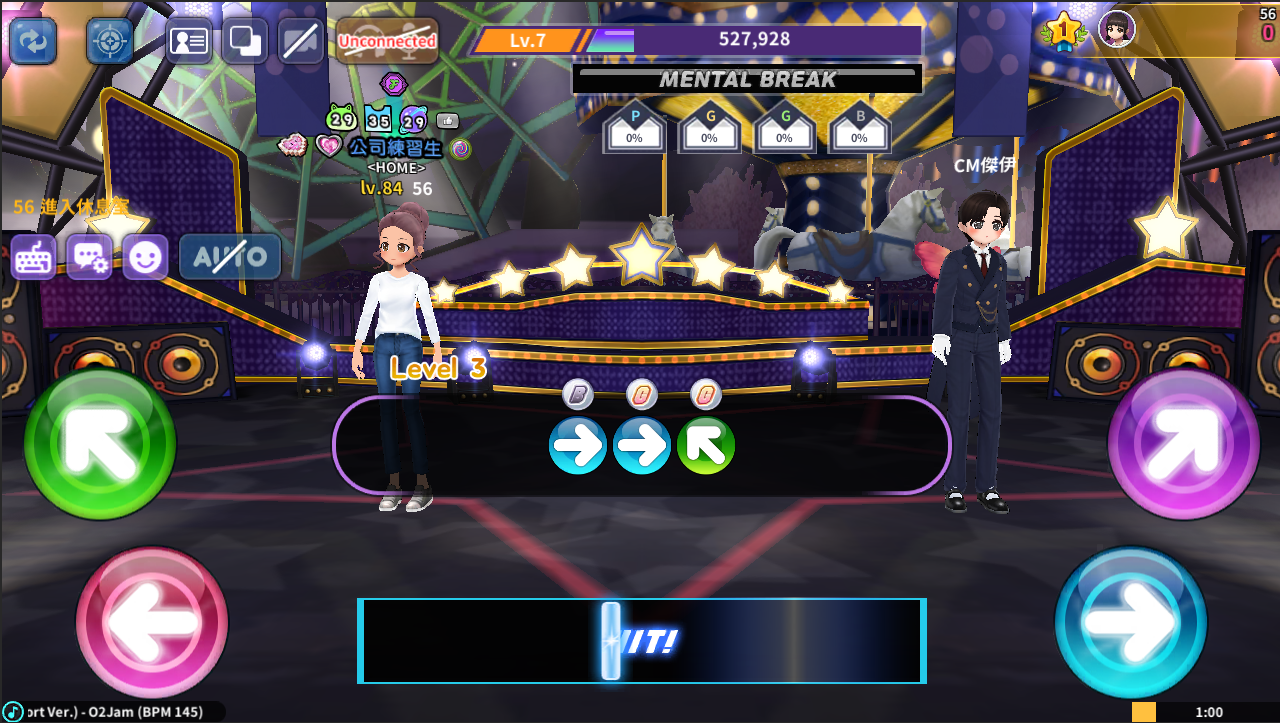Open the keyboard chat input
Image resolution: width=1280 pixels, height=723 pixels.
click(x=34, y=257)
